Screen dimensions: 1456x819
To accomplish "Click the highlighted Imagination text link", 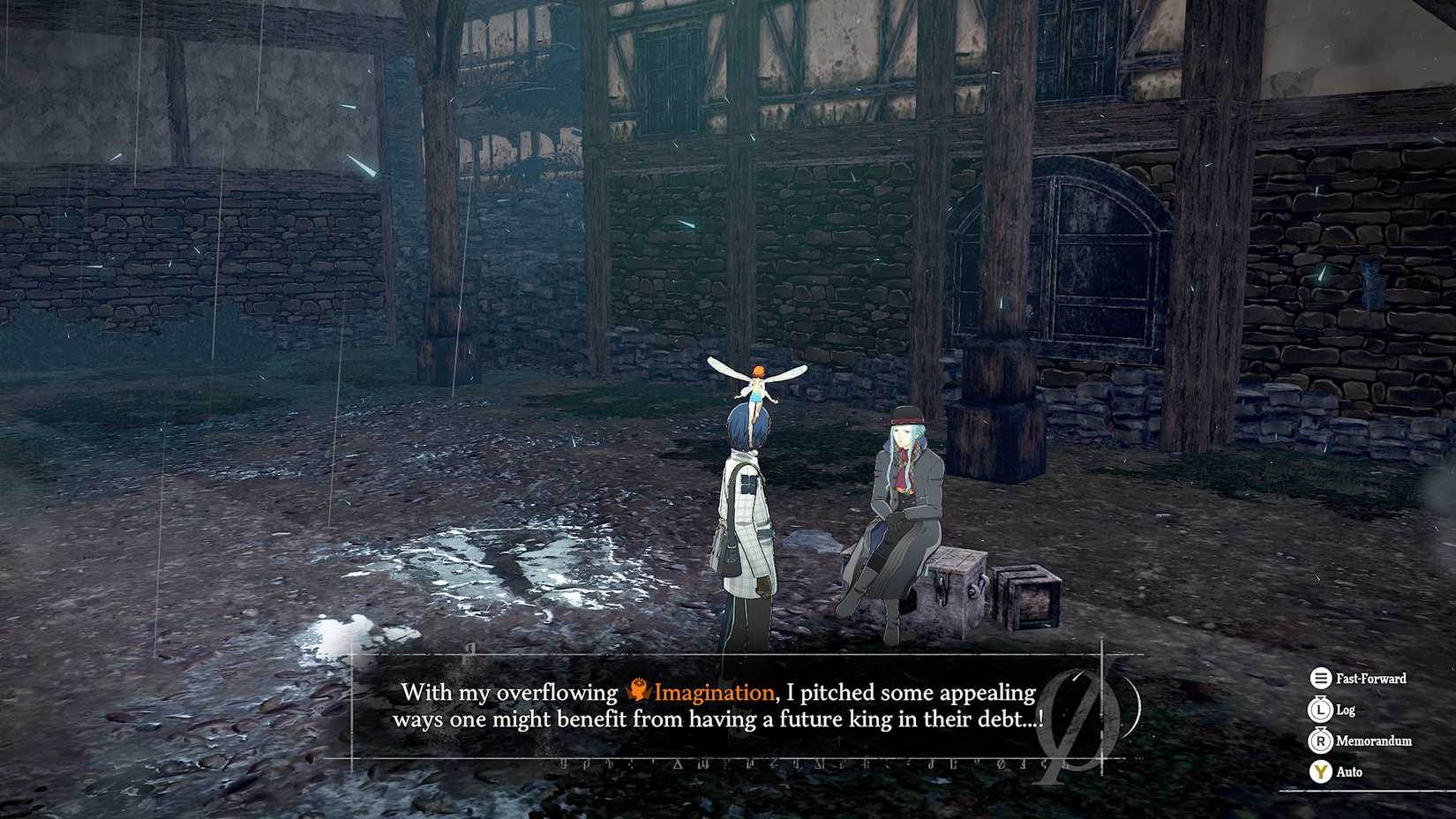I will [710, 693].
